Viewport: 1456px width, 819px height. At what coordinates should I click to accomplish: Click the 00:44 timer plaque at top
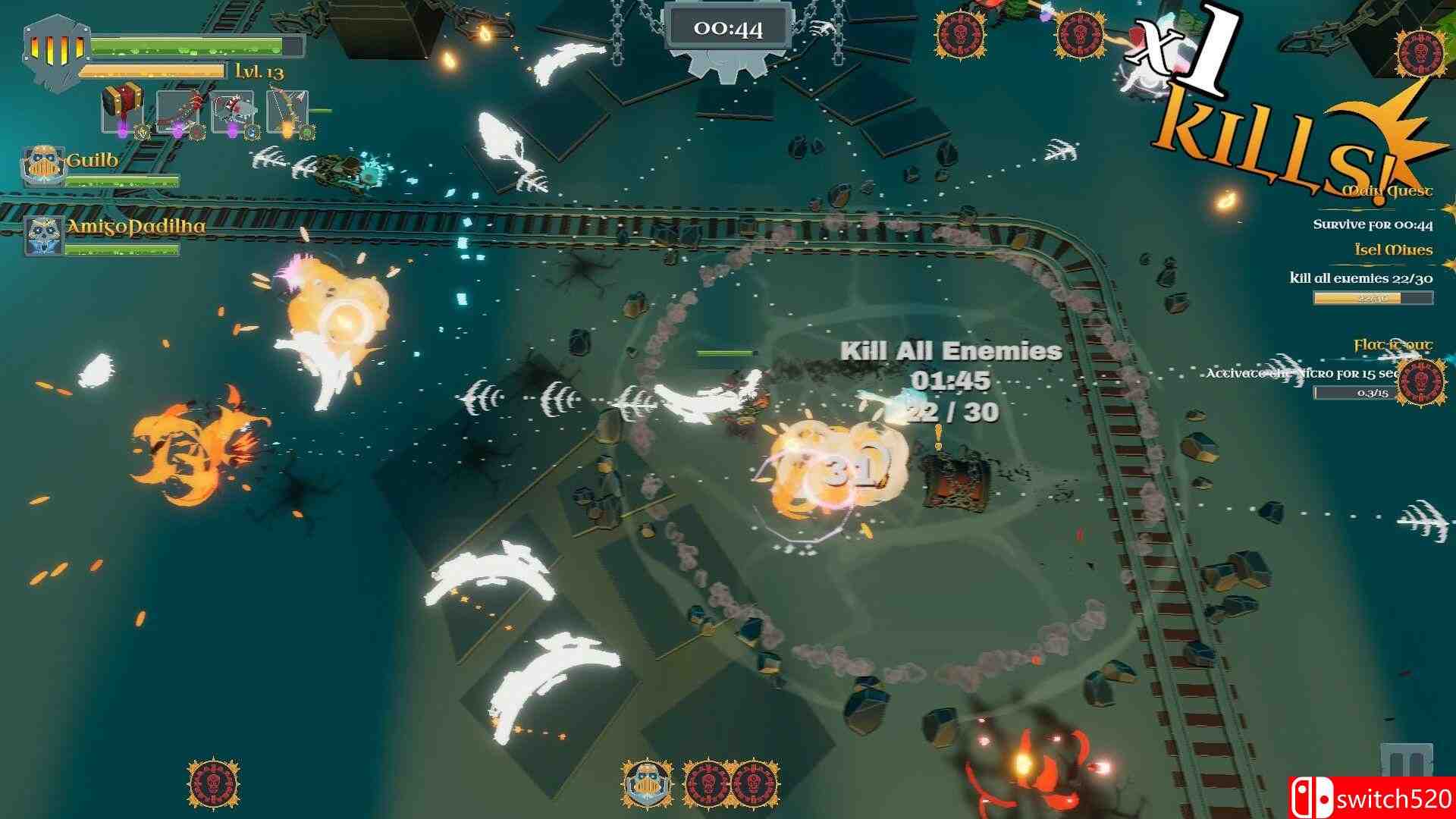(727, 27)
